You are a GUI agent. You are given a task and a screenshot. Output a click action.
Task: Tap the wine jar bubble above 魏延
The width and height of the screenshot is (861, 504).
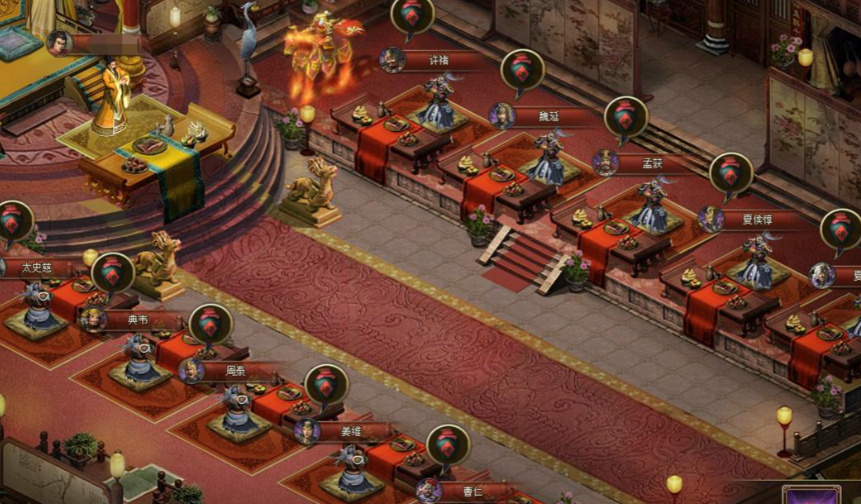[522, 70]
